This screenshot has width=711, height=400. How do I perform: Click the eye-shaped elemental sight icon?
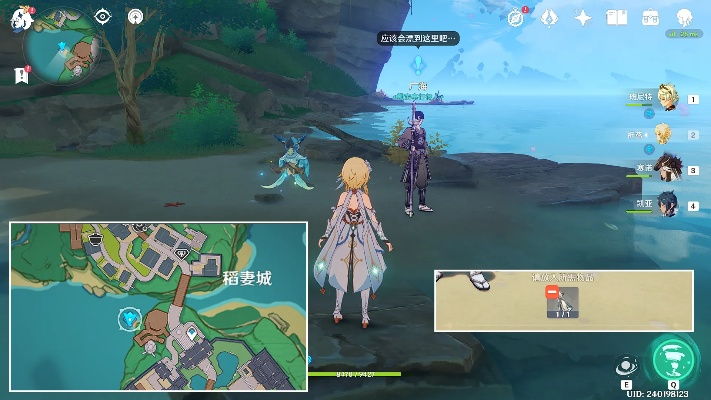[x=102, y=16]
